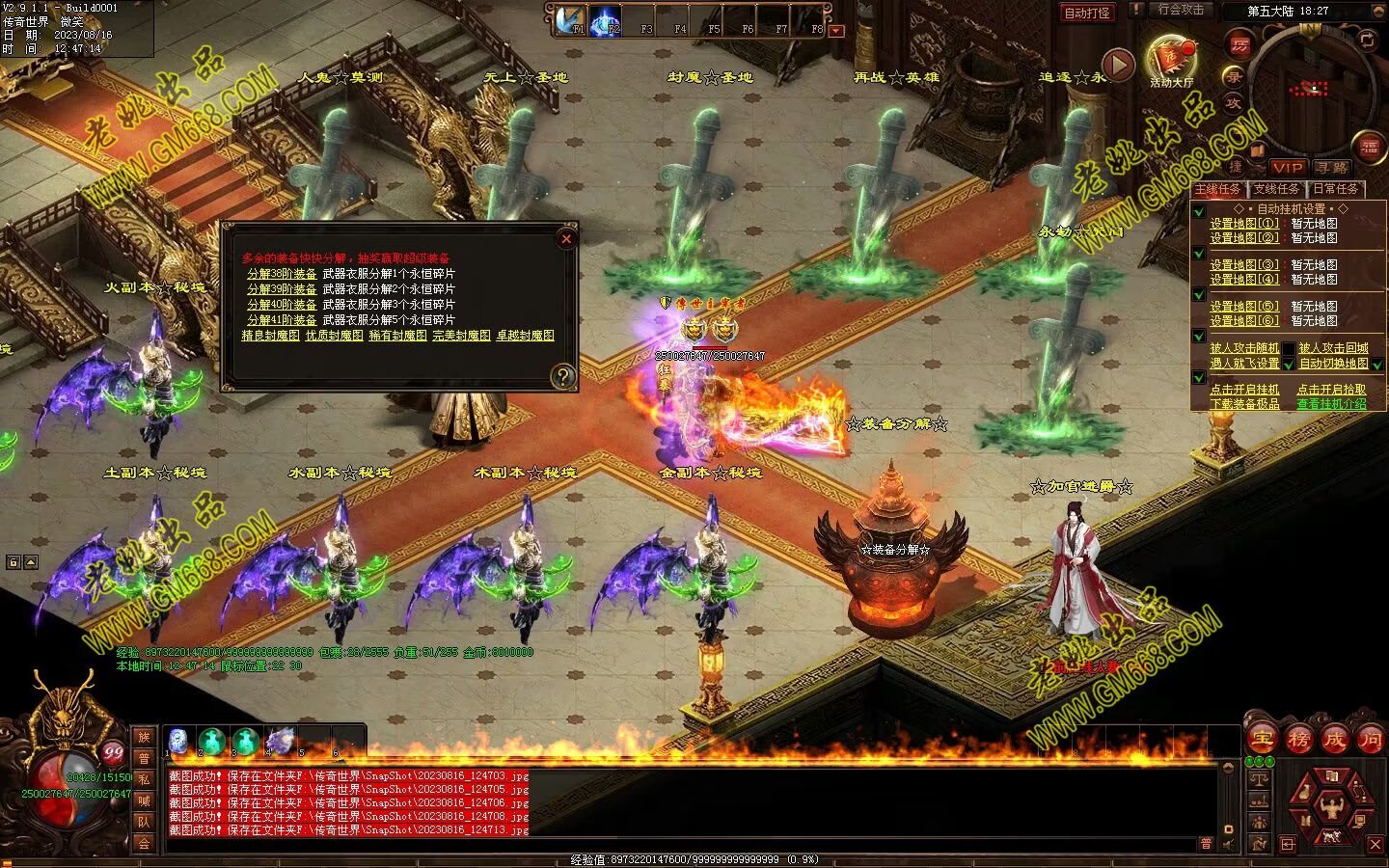The image size is (1389, 868).
Task: Click the 行会攻击 guild attack button
Action: tap(1181, 10)
